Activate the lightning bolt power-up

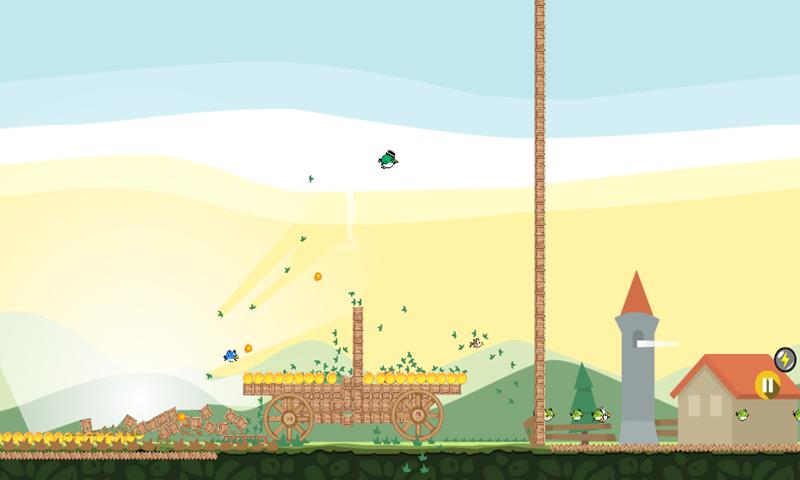(786, 358)
